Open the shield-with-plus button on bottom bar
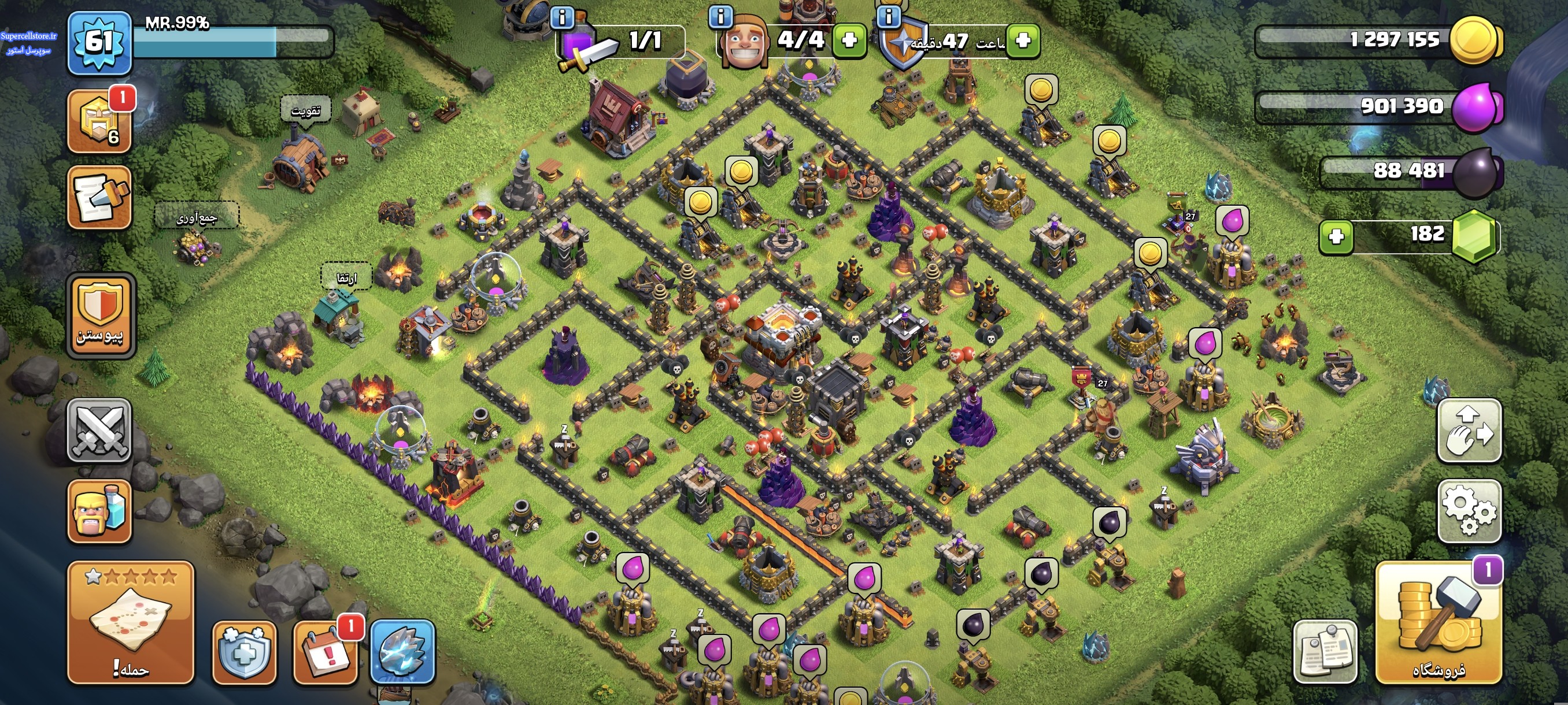 [x=244, y=652]
